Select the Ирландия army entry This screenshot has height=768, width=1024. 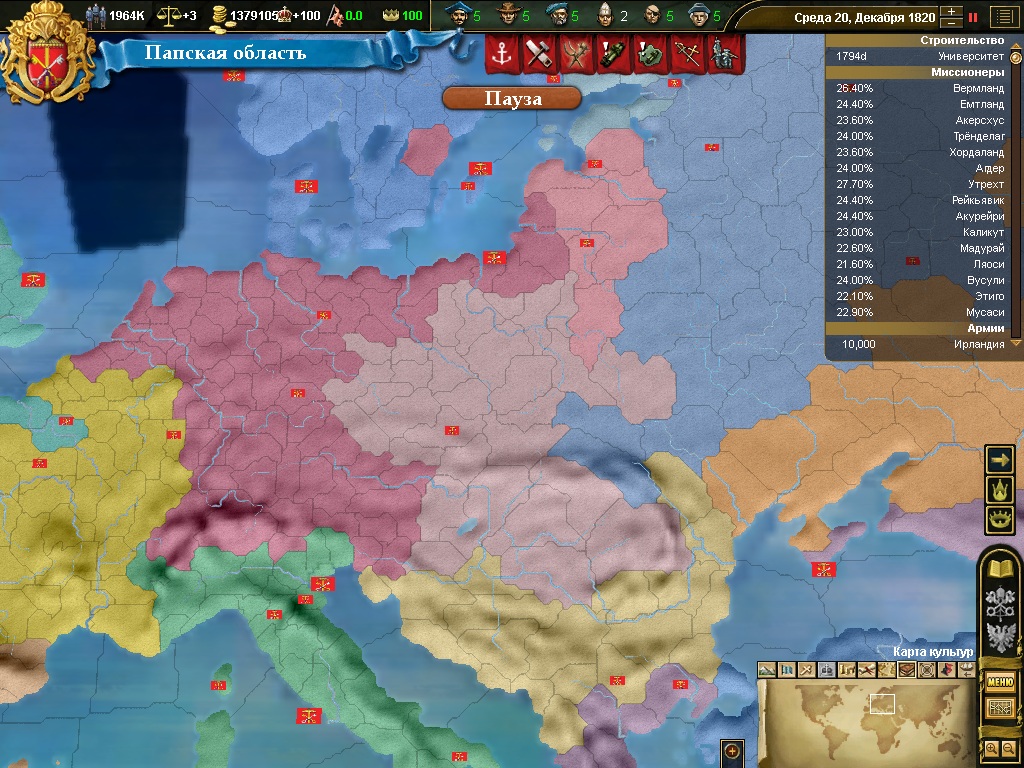point(920,344)
